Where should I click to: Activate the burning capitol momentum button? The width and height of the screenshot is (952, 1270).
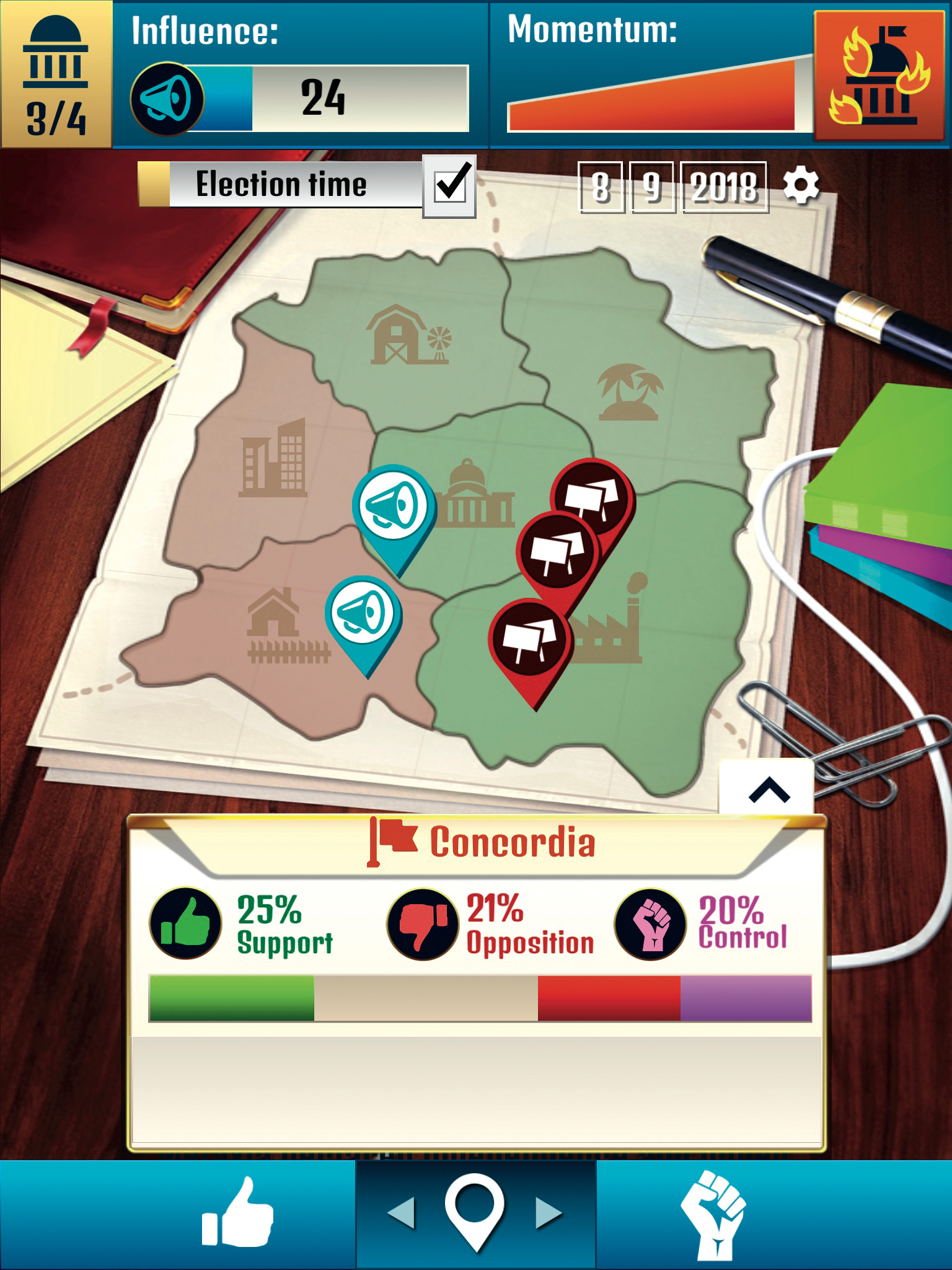[x=881, y=74]
